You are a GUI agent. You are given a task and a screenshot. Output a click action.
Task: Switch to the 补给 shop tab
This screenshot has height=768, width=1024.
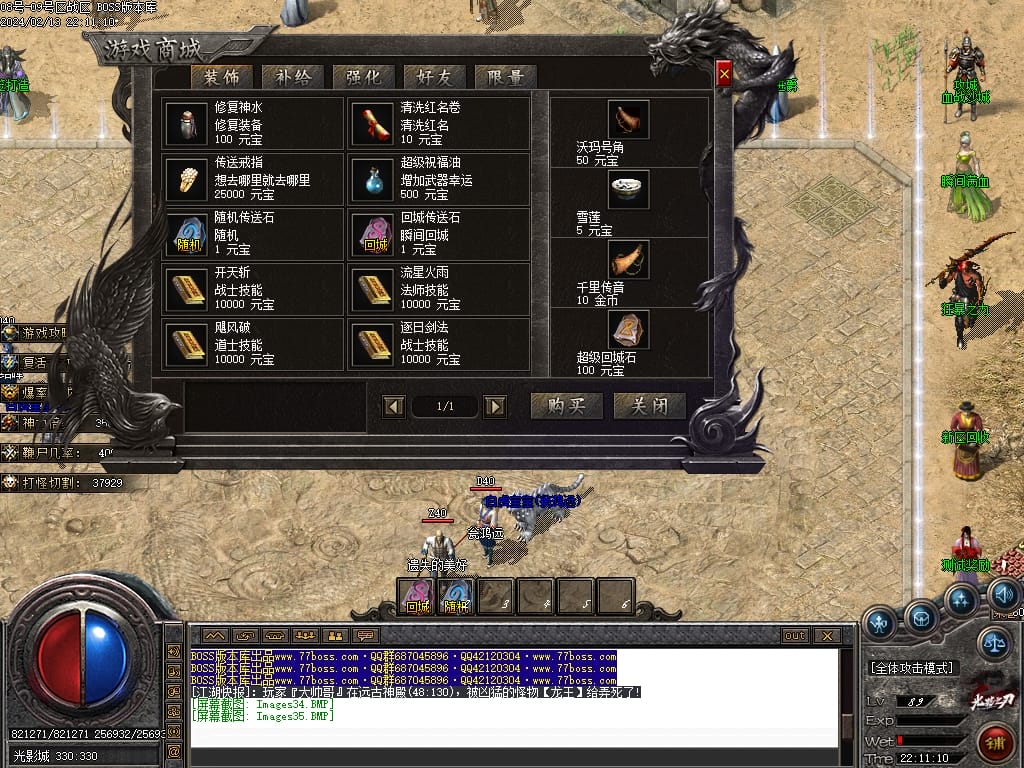[292, 77]
